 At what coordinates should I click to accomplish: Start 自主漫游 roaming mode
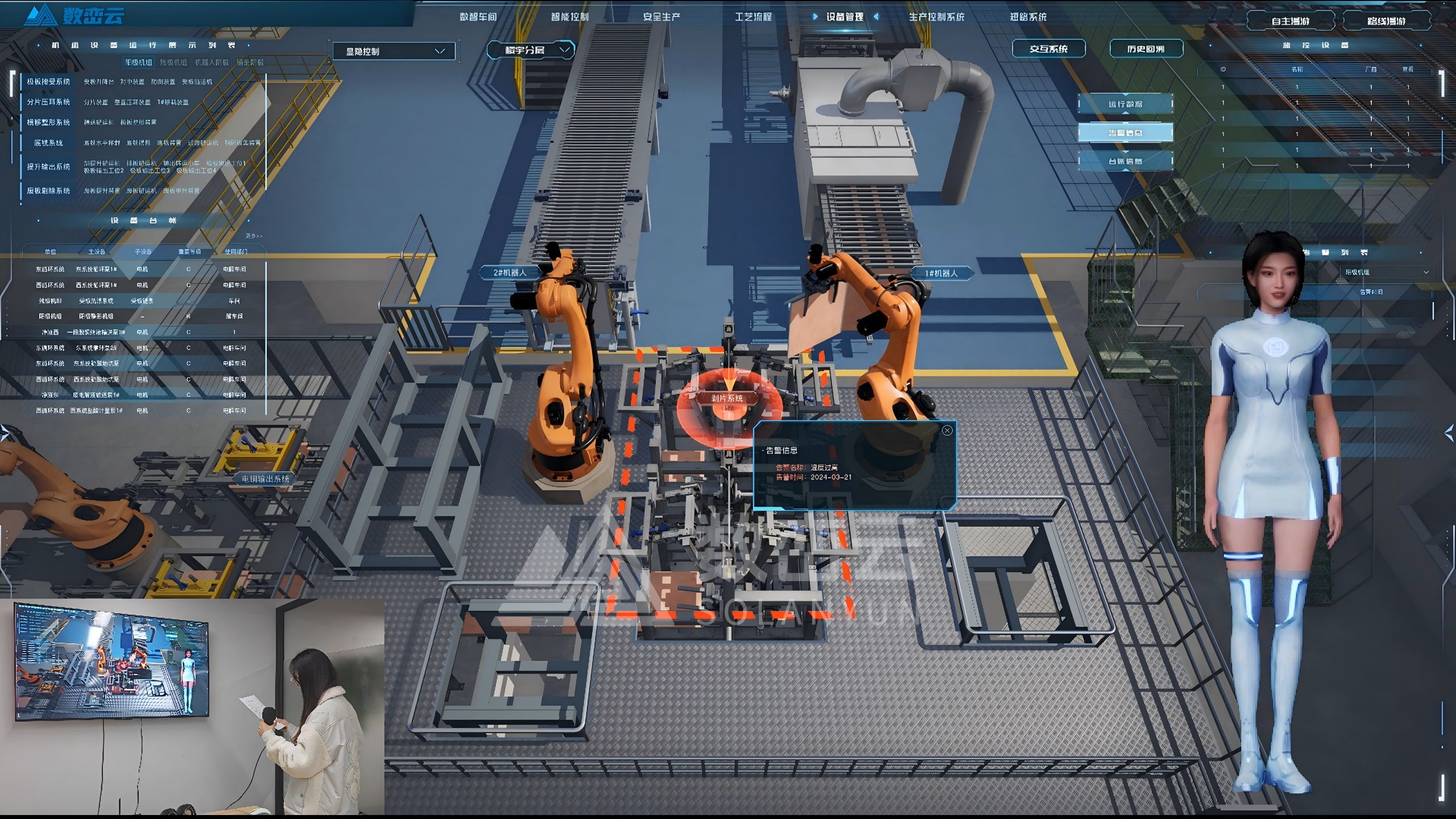click(x=1290, y=22)
